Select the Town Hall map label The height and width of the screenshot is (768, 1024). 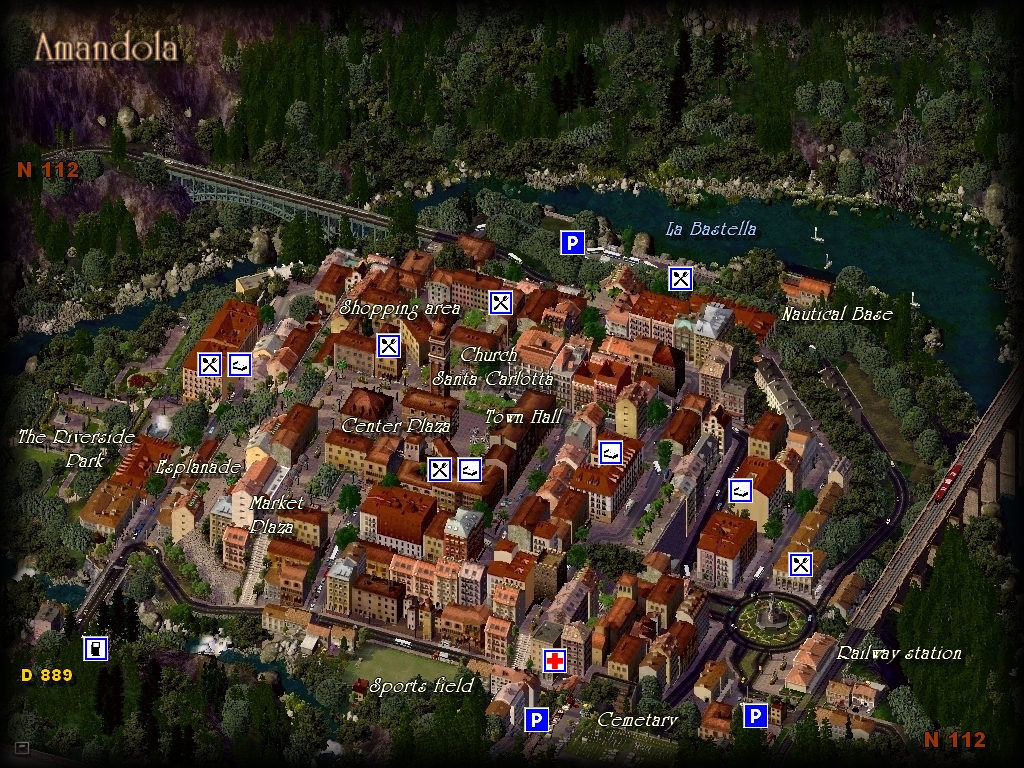click(x=523, y=417)
